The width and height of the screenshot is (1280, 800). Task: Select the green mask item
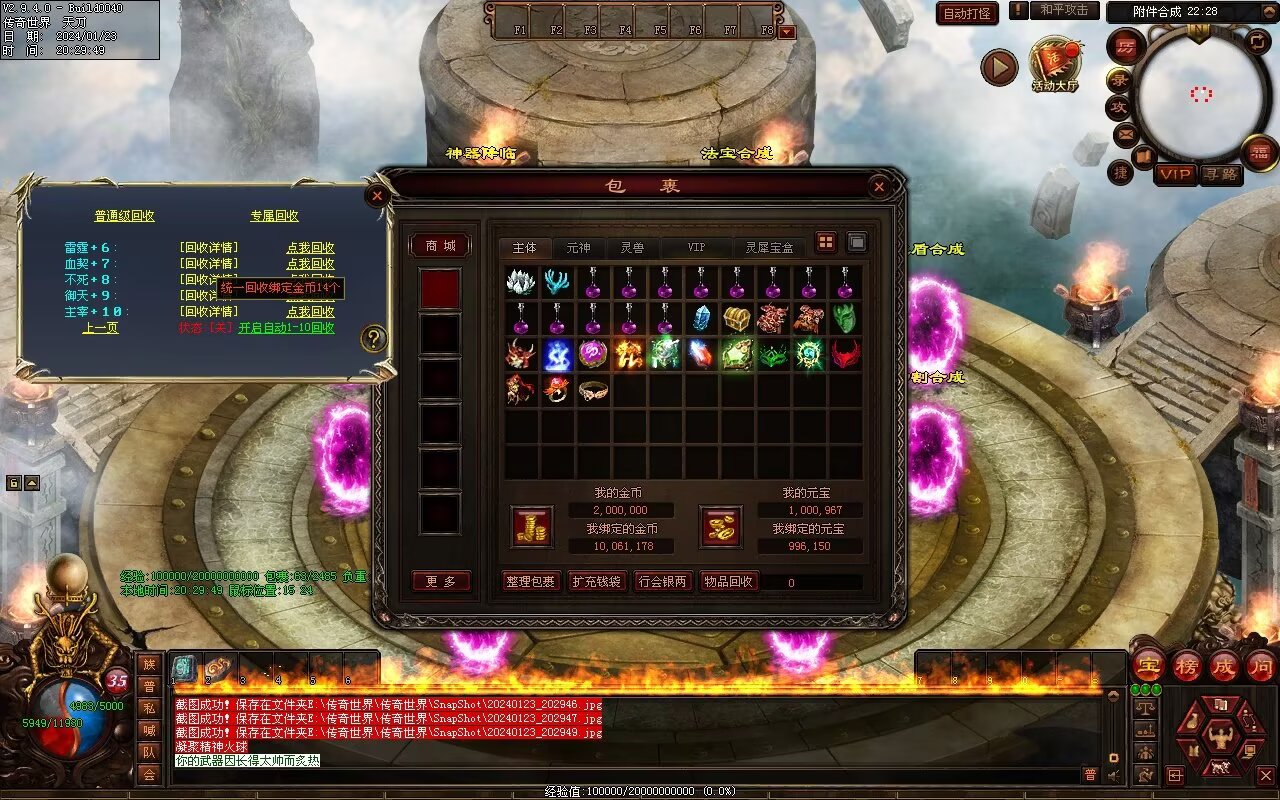point(845,319)
